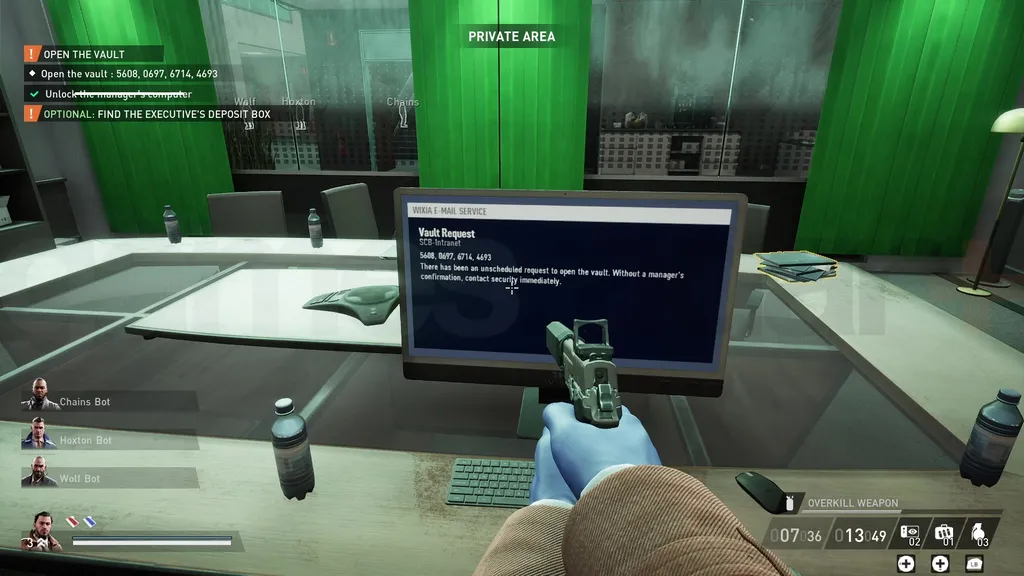Image resolution: width=1024 pixels, height=576 pixels.
Task: Click the vault code objective line
Action: click(127, 74)
